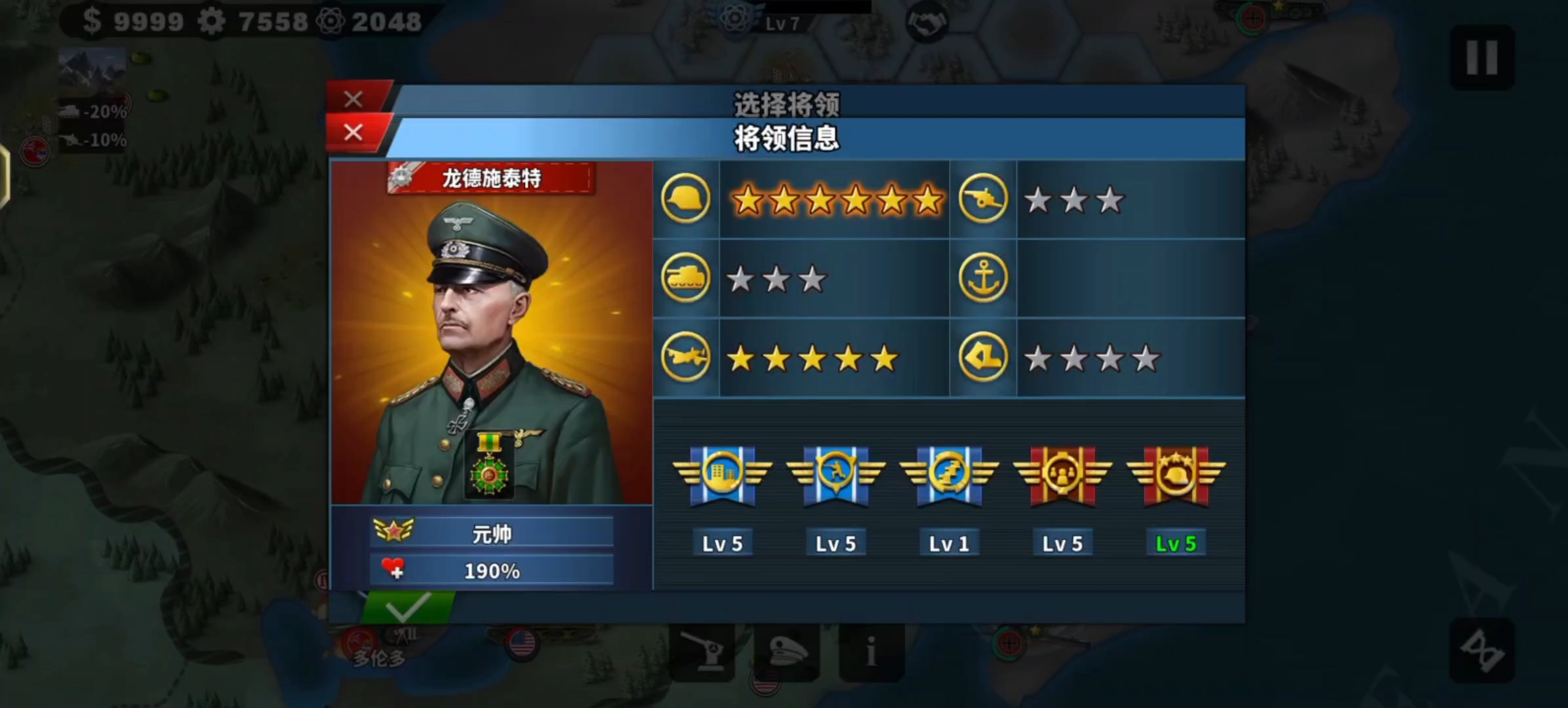
Task: Click the red mass recruitment medal
Action: 1062,474
